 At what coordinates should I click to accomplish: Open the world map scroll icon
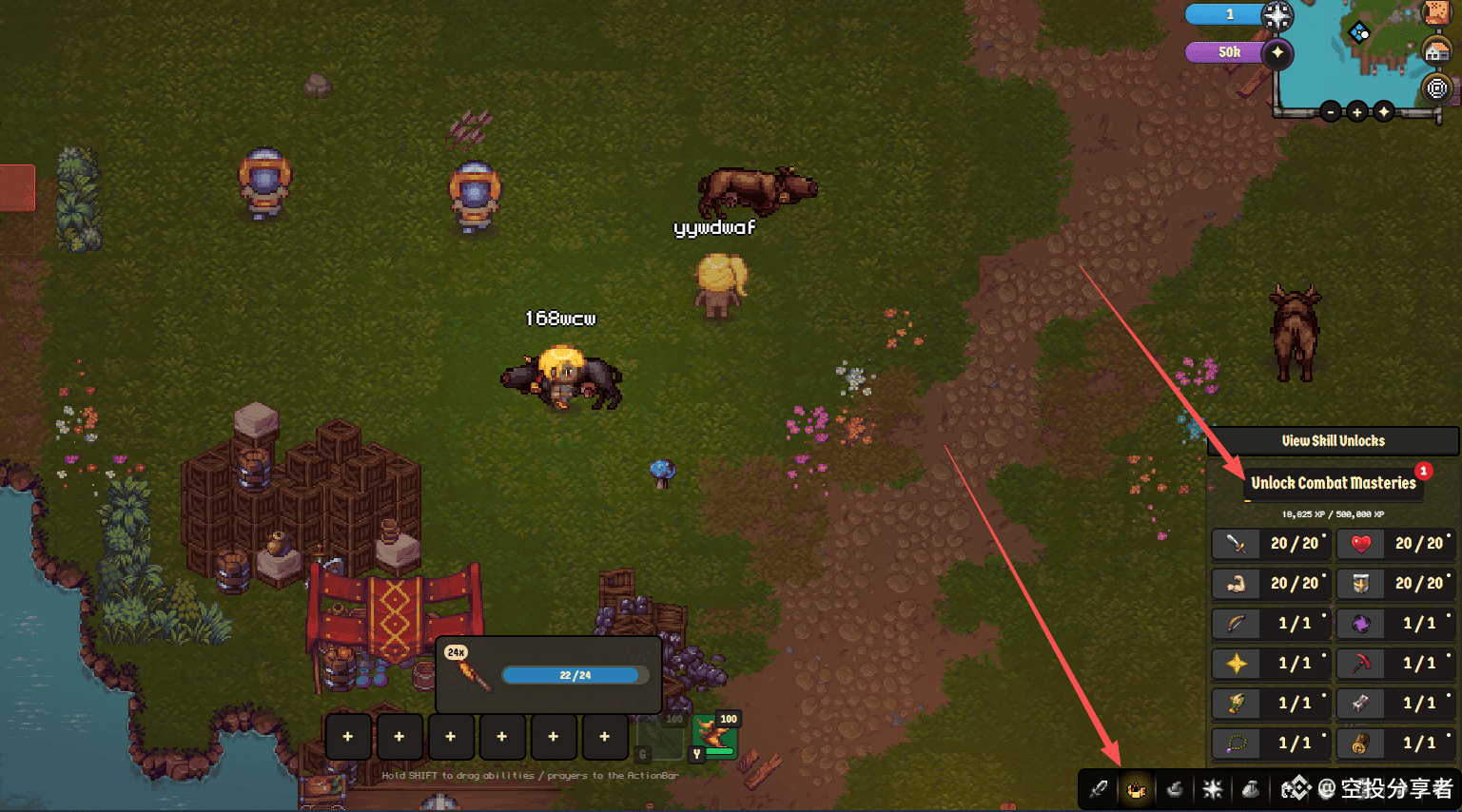1436,12
